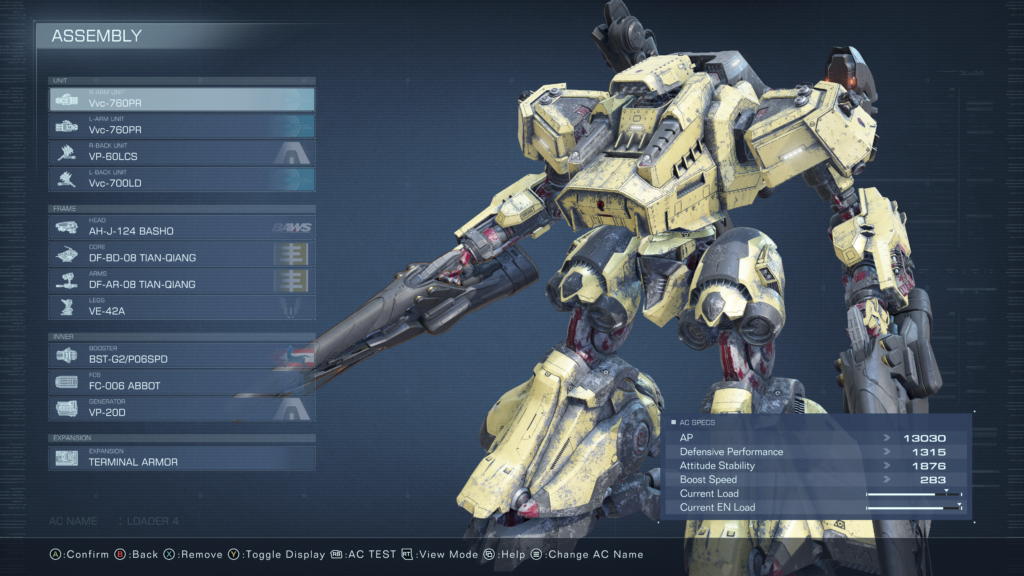Image resolution: width=1024 pixels, height=576 pixels.
Task: Open the R-BACK UNIT VP-60LCS slot
Action: (182, 153)
